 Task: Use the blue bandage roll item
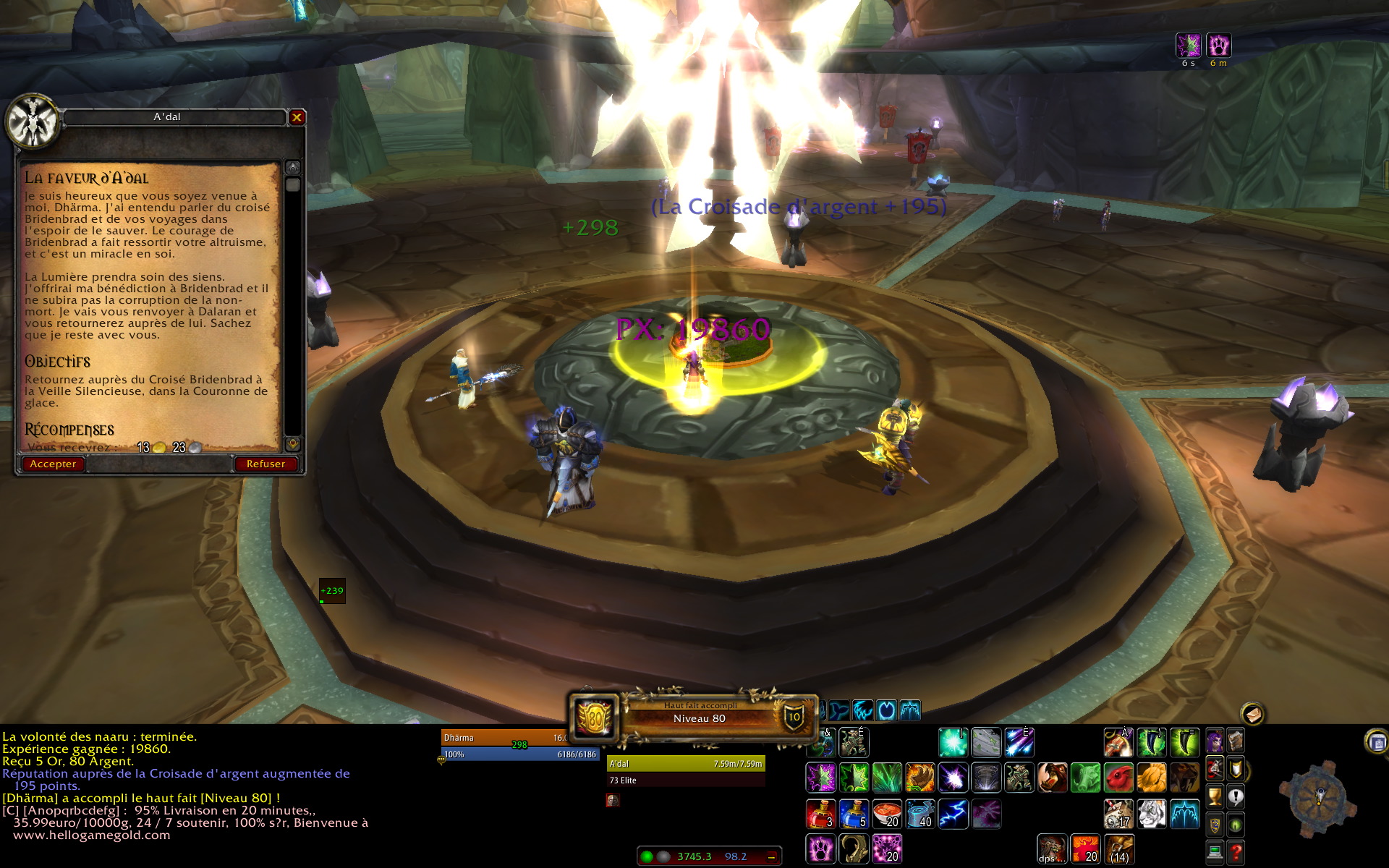[x=920, y=814]
